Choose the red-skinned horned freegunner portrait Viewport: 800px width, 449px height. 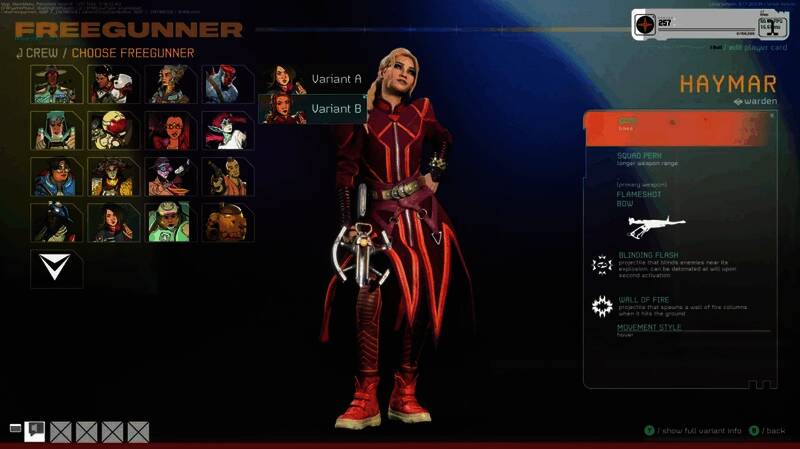(x=227, y=85)
